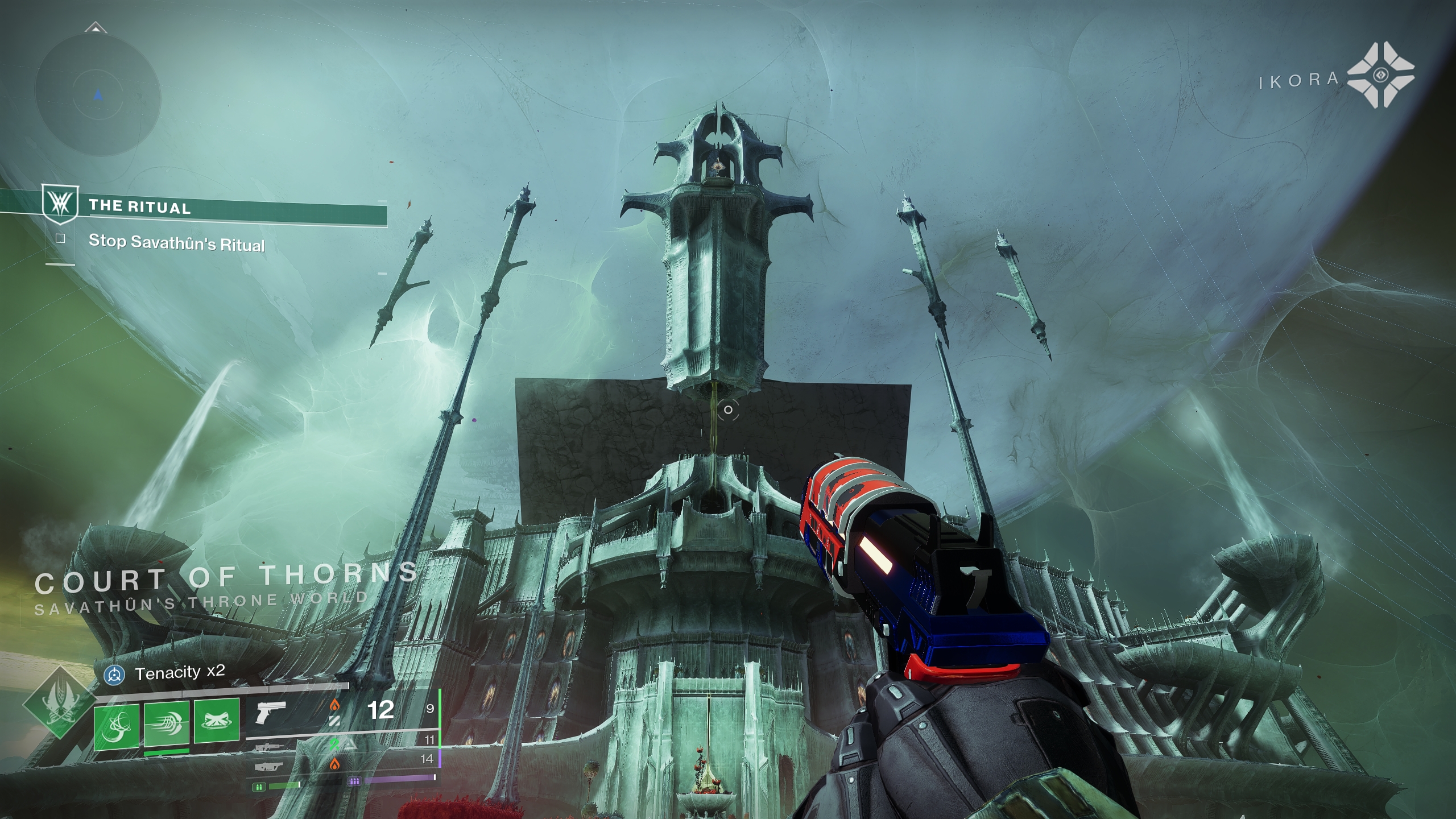This screenshot has width=1456, height=819.
Task: Click the circular radar minimap
Action: [x=98, y=96]
